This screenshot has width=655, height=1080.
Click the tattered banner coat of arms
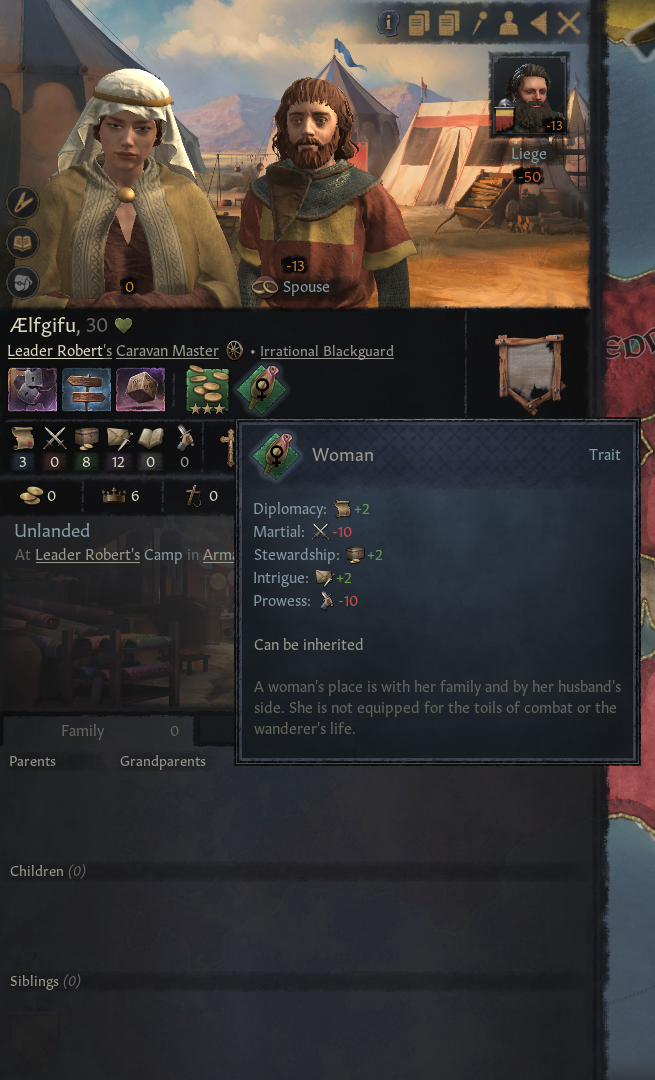[x=528, y=371]
